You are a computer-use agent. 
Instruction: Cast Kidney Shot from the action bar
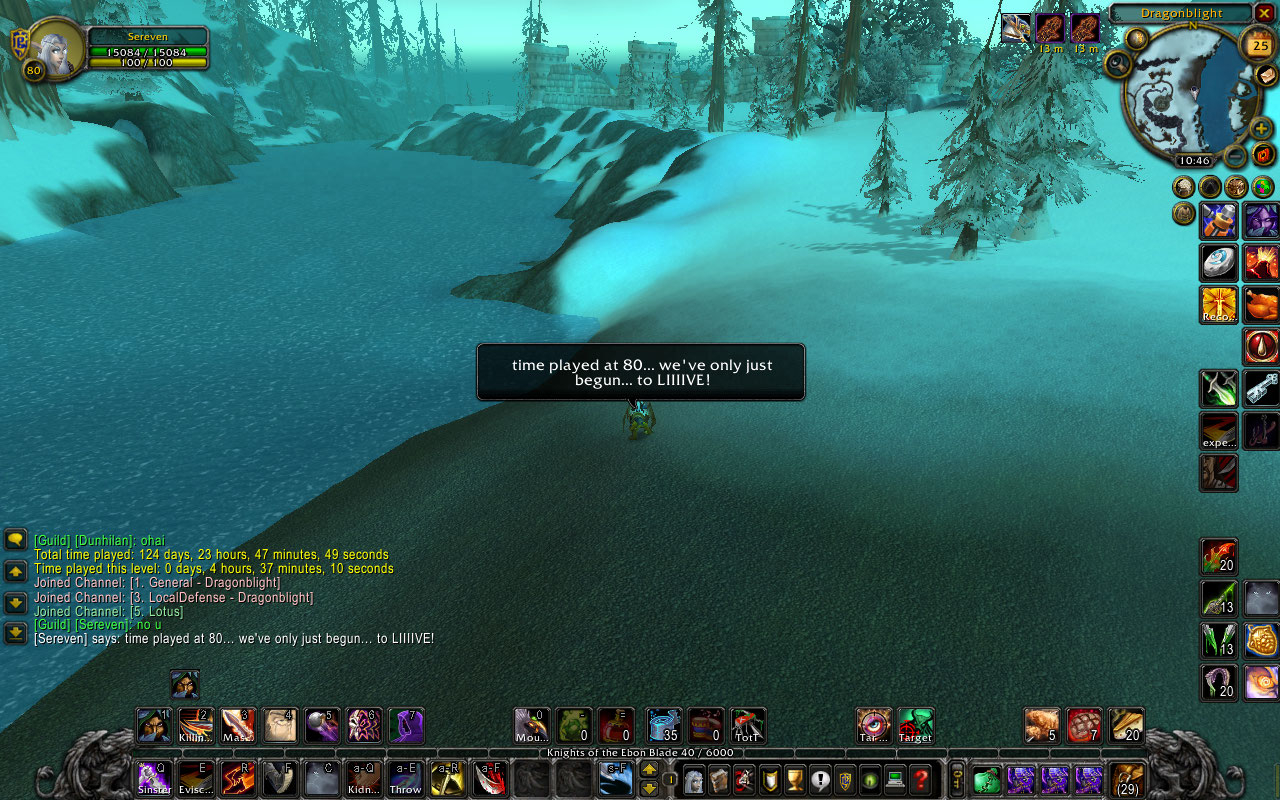pos(364,778)
